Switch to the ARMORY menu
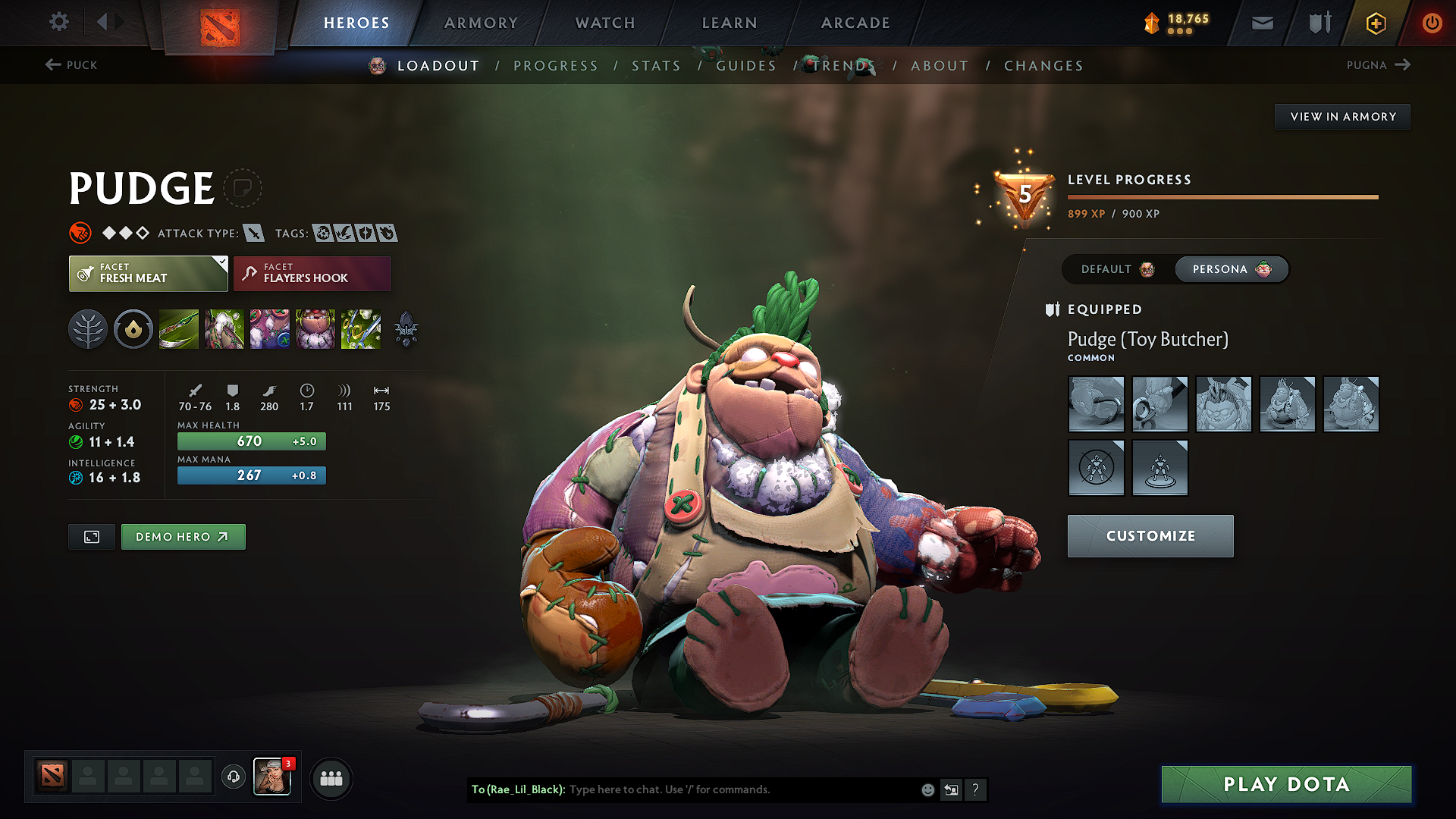This screenshot has height=819, width=1456. point(481,23)
